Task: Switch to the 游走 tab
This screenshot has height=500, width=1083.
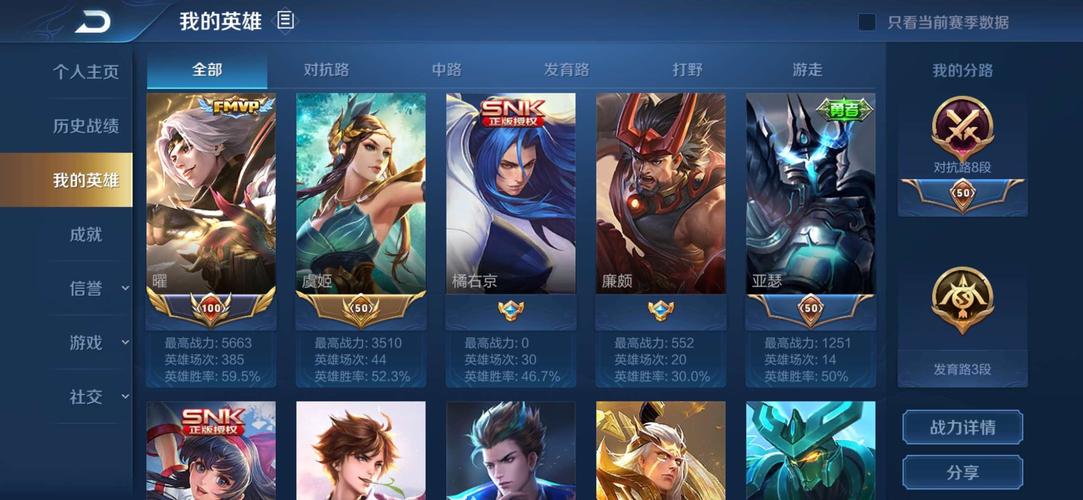Action: pos(807,69)
